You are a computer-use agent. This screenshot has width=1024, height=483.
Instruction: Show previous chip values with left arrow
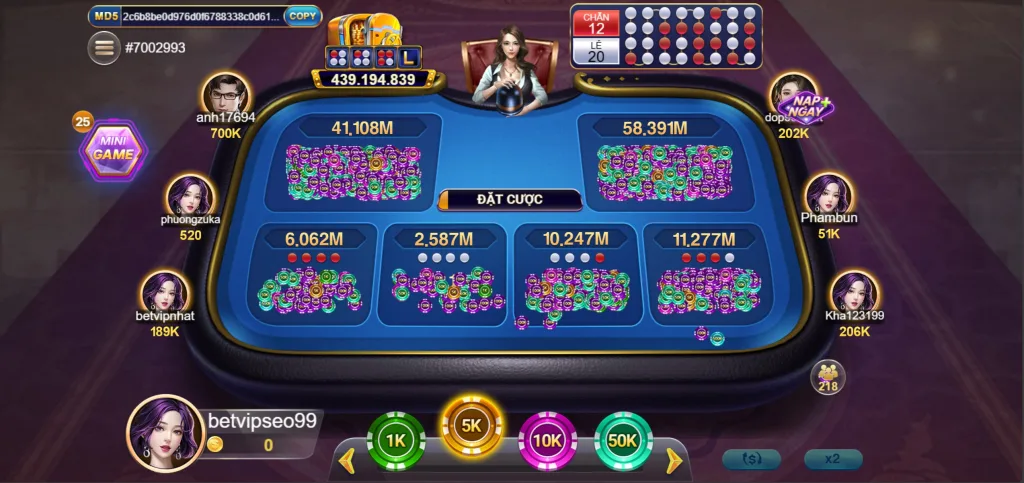click(348, 461)
